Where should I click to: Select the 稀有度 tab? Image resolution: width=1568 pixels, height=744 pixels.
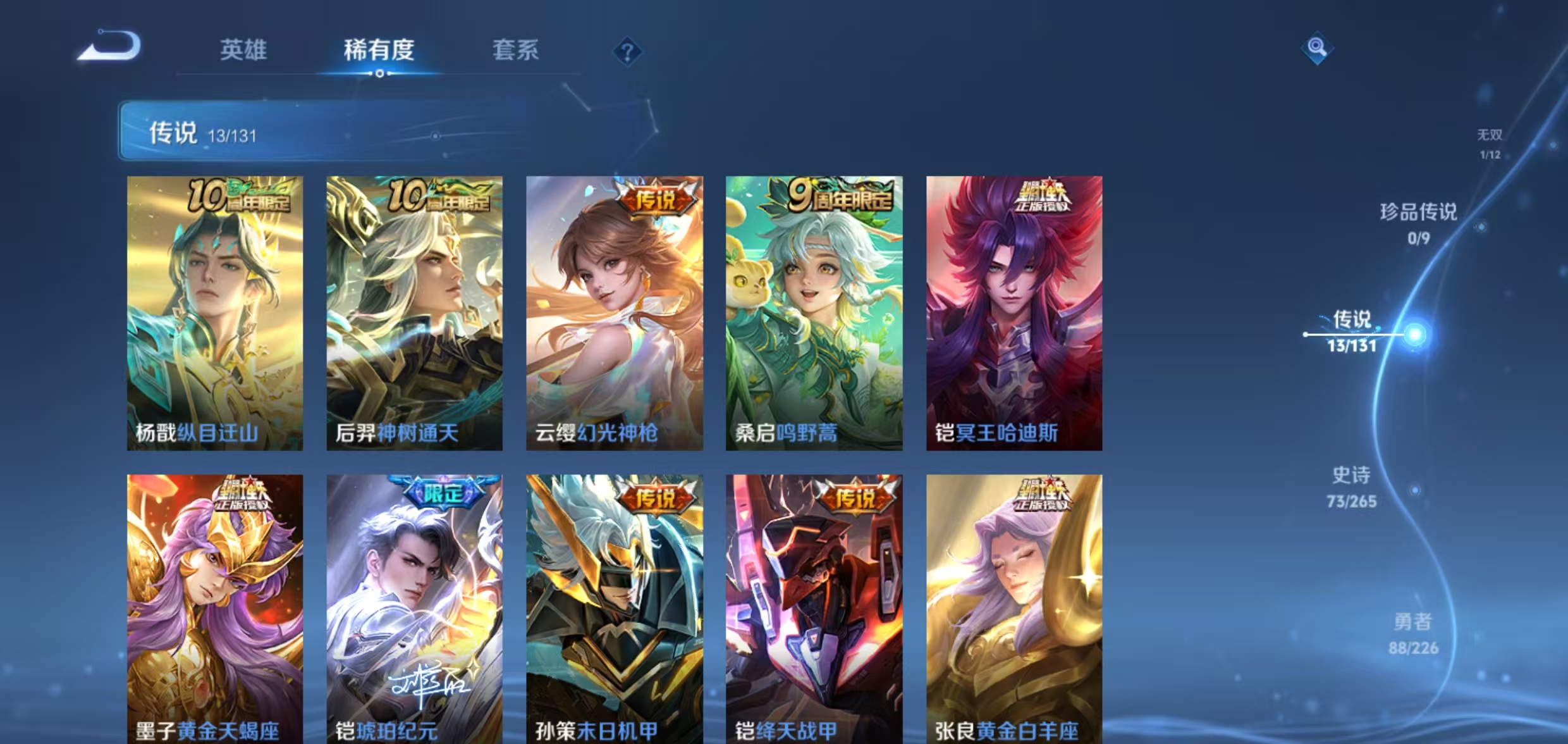(380, 51)
